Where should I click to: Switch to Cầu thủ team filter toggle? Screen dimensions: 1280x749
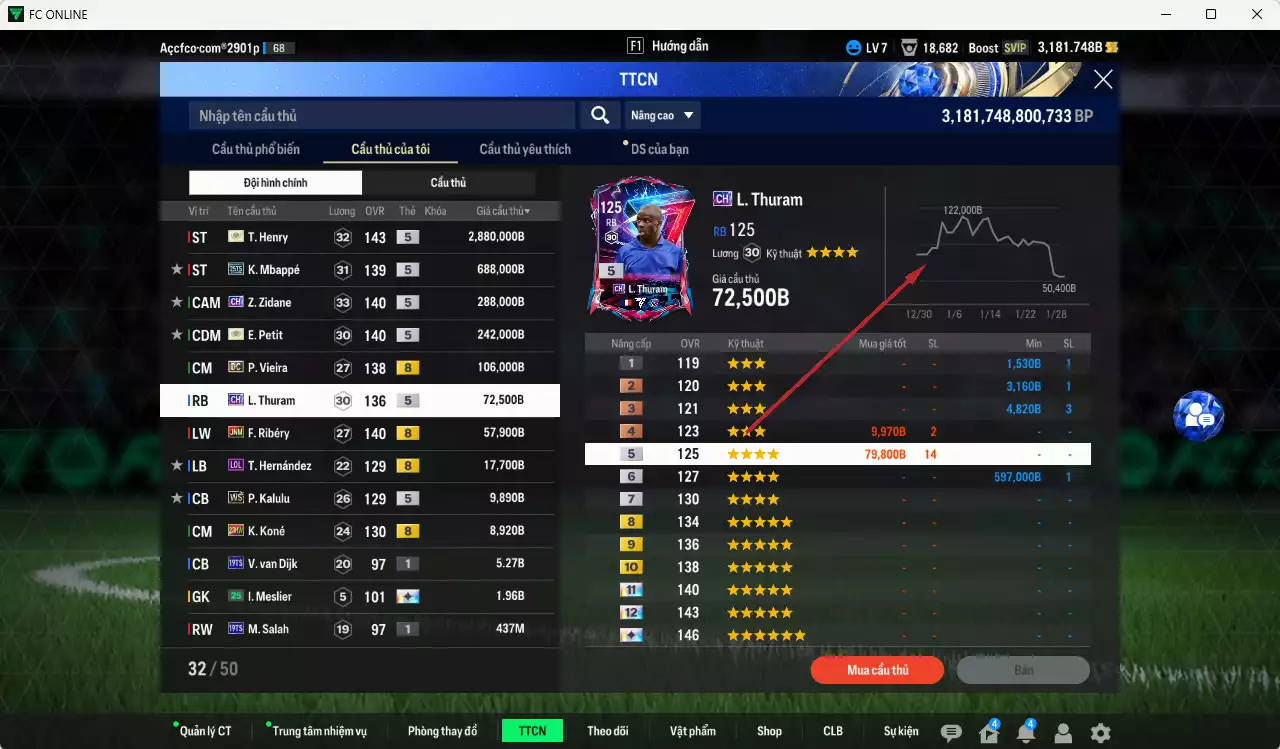[448, 182]
